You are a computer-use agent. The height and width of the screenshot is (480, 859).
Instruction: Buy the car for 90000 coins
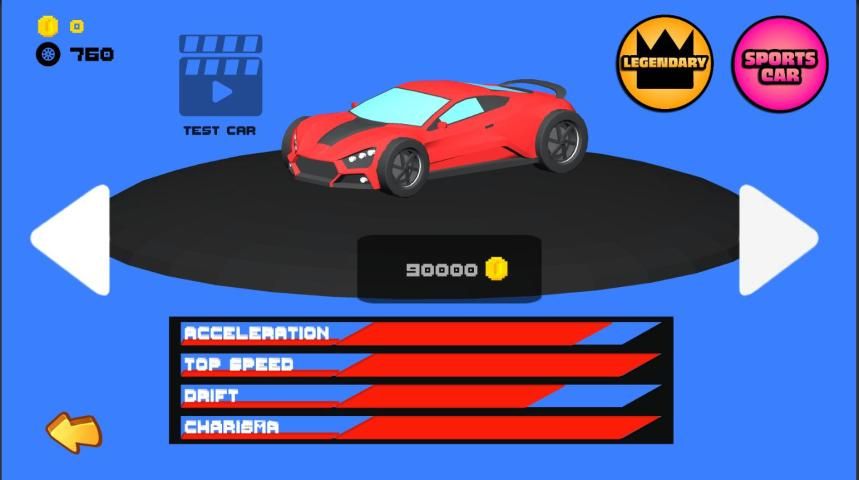click(x=449, y=269)
